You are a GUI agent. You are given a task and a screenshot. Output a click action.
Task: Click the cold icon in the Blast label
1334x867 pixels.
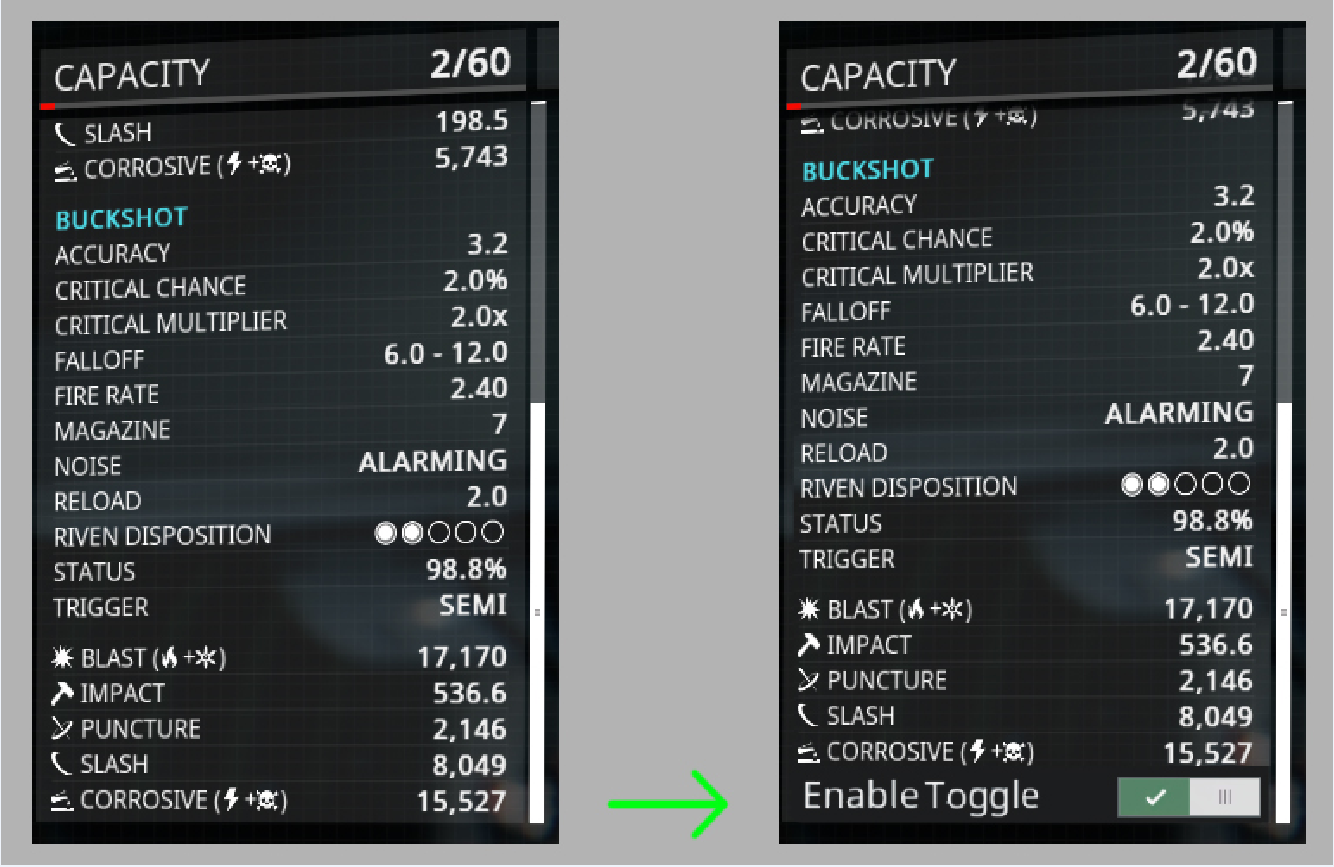click(207, 657)
